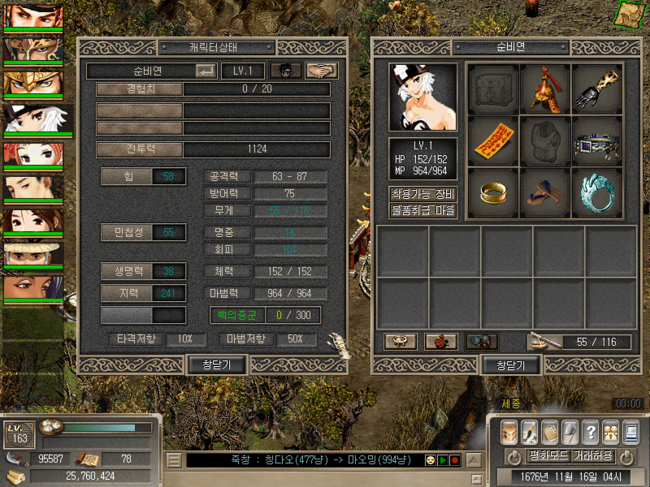
Task: Click the 물품취급 마을 button
Action: coord(422,211)
